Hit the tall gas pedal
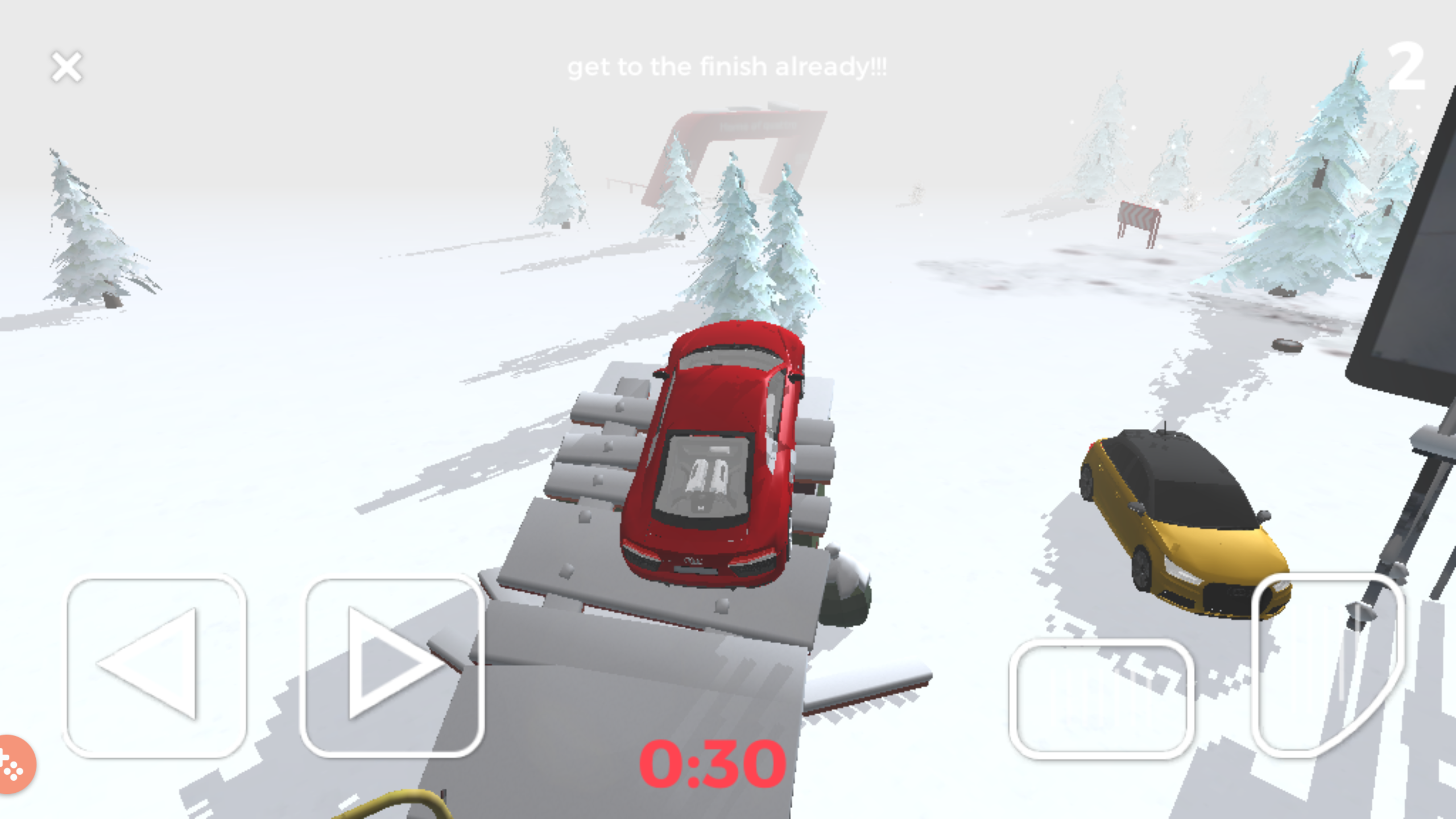The image size is (1456, 819). [1328, 664]
